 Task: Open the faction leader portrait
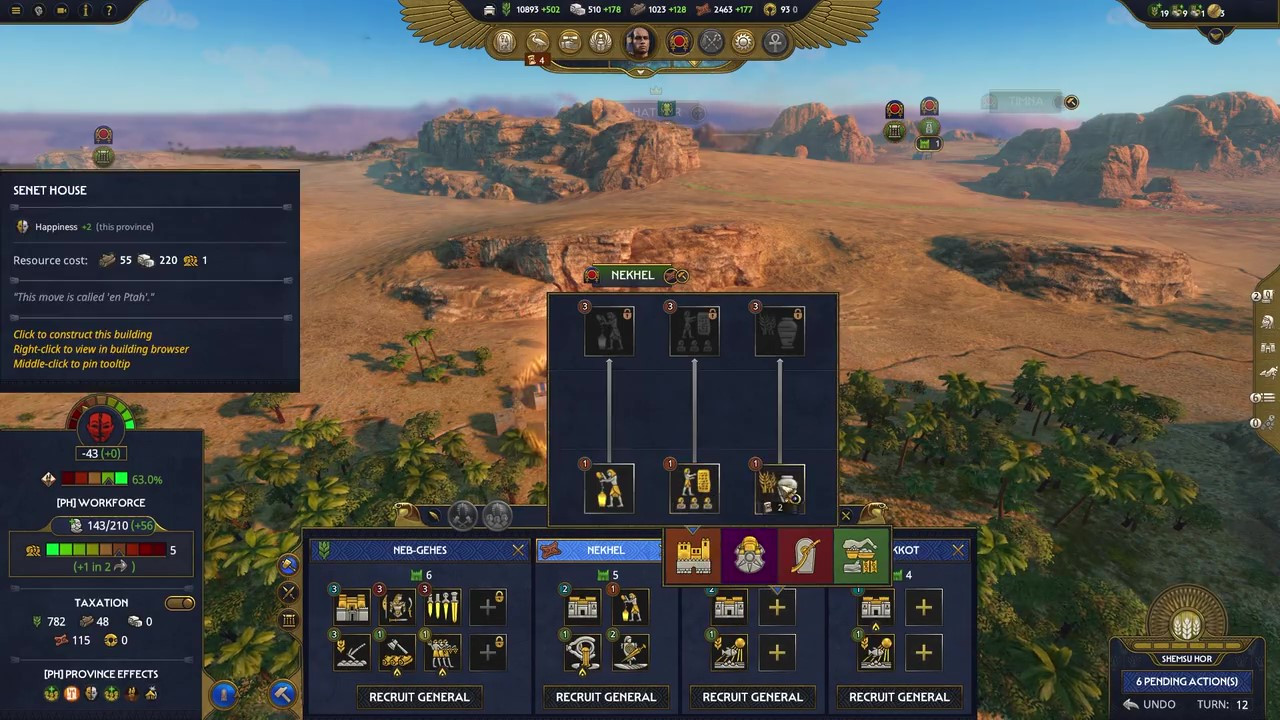(640, 42)
